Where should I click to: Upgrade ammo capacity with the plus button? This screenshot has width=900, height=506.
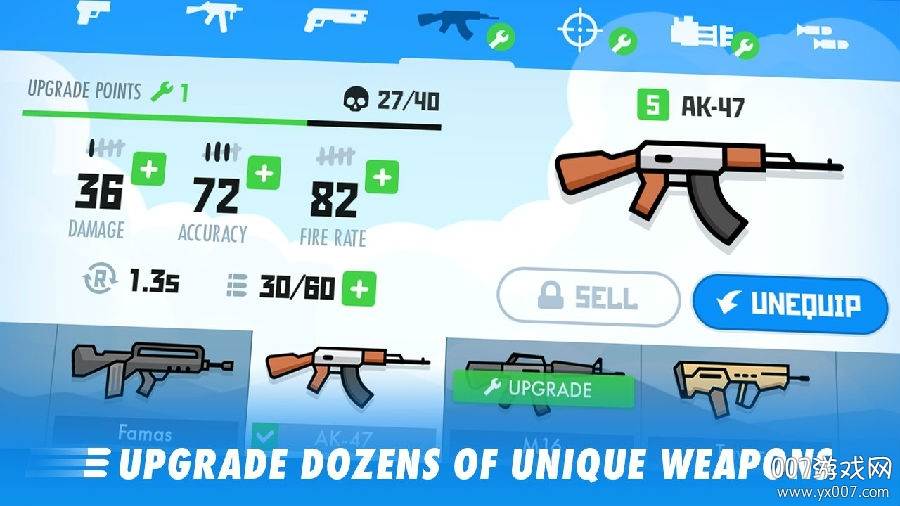click(x=359, y=289)
